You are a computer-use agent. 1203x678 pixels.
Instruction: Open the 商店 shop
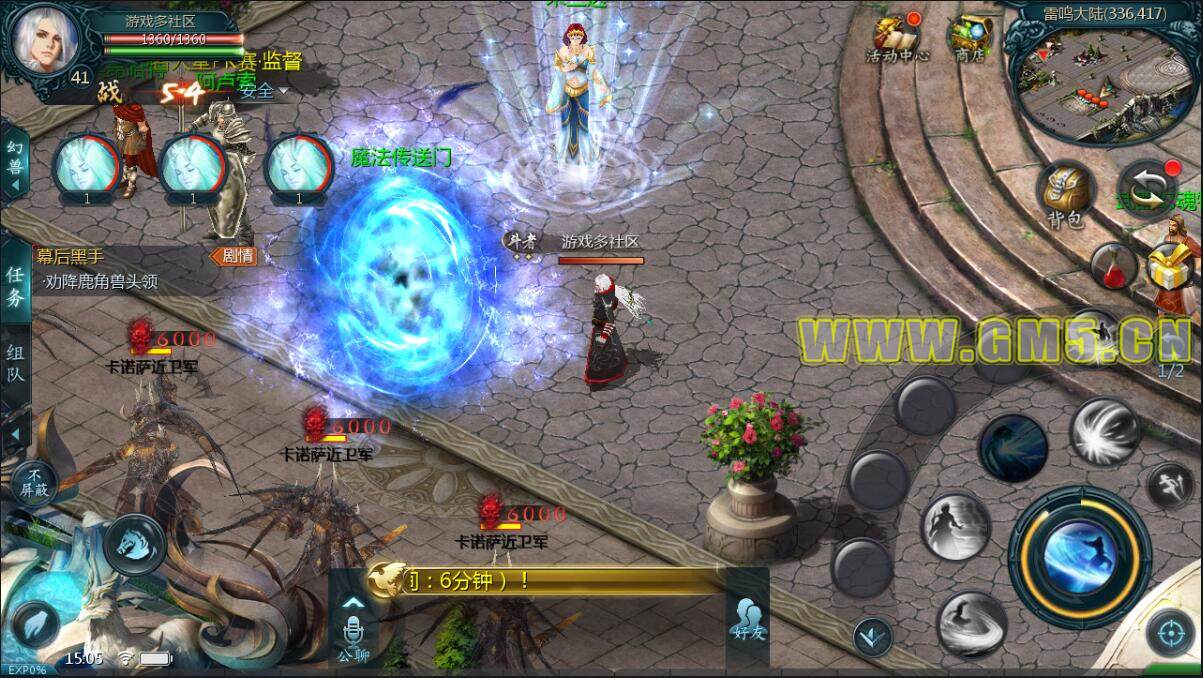pyautogui.click(x=968, y=38)
